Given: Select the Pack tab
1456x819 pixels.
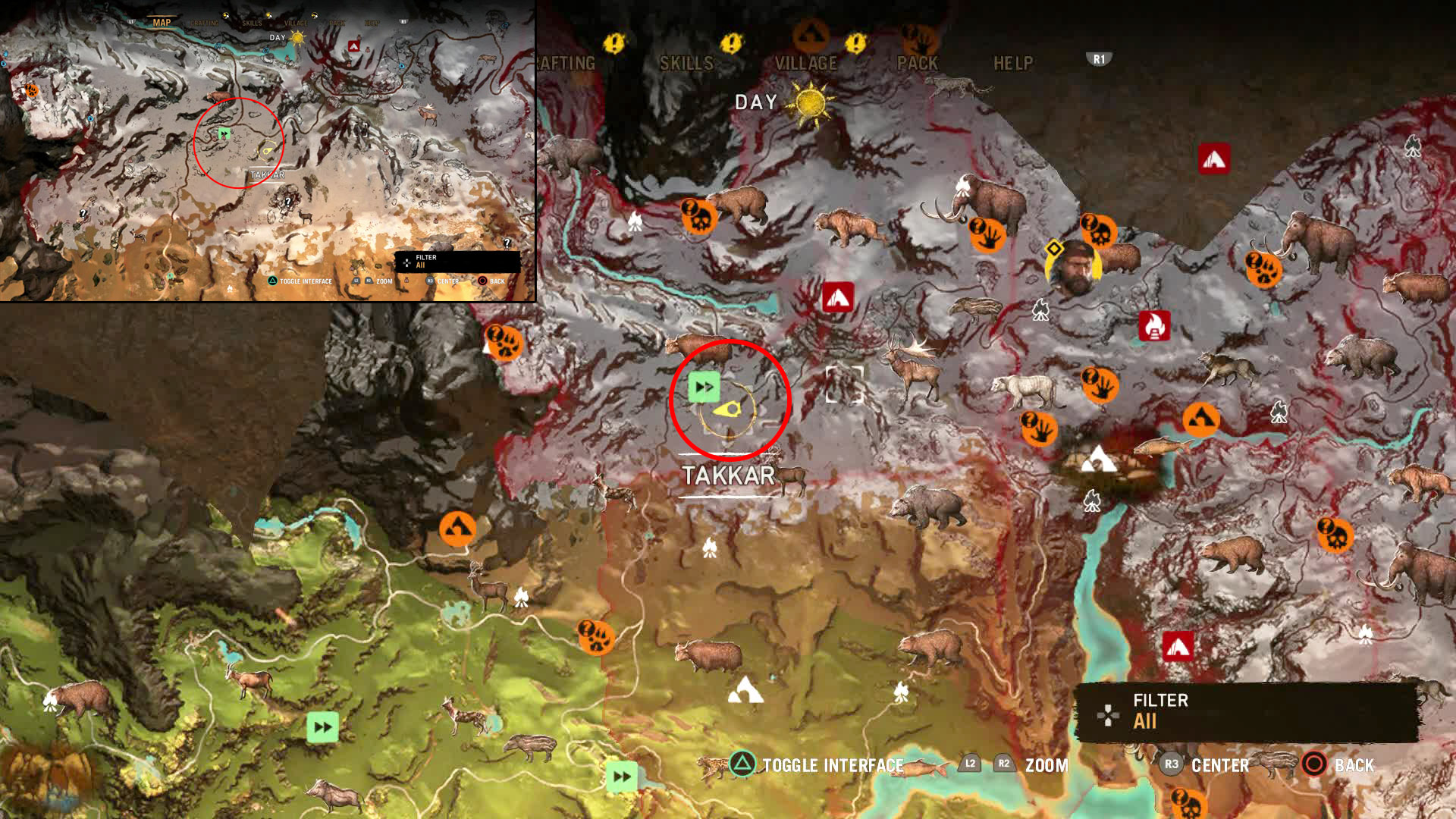Looking at the screenshot, I should (918, 64).
